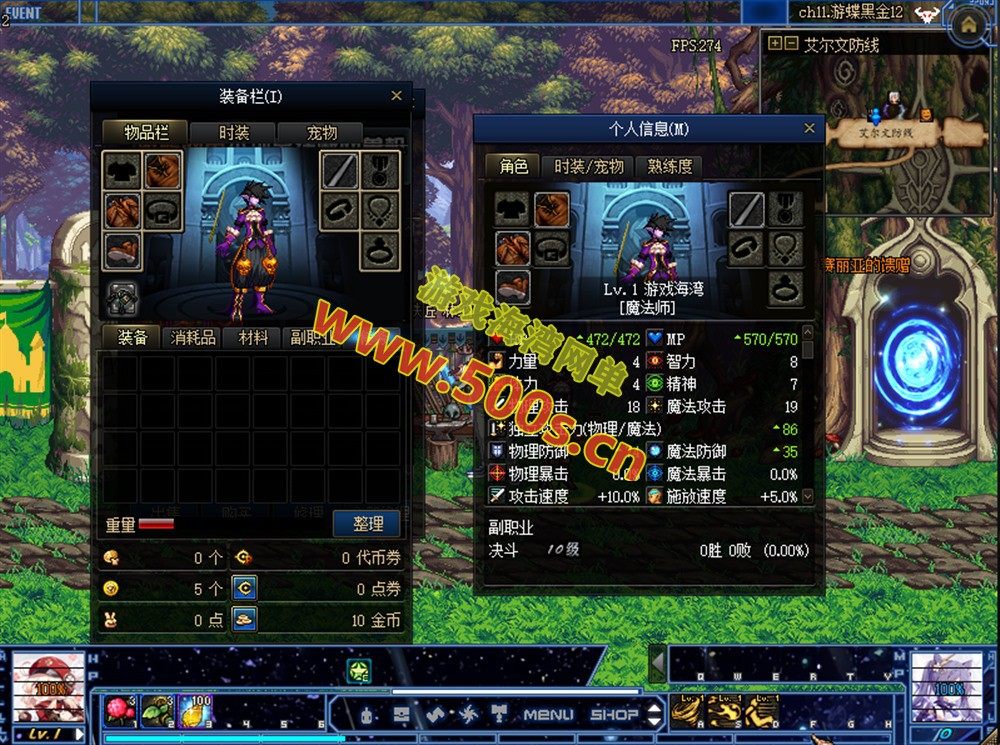Open the SHOP button on bottom bar
The image size is (1000, 745).
614,714
